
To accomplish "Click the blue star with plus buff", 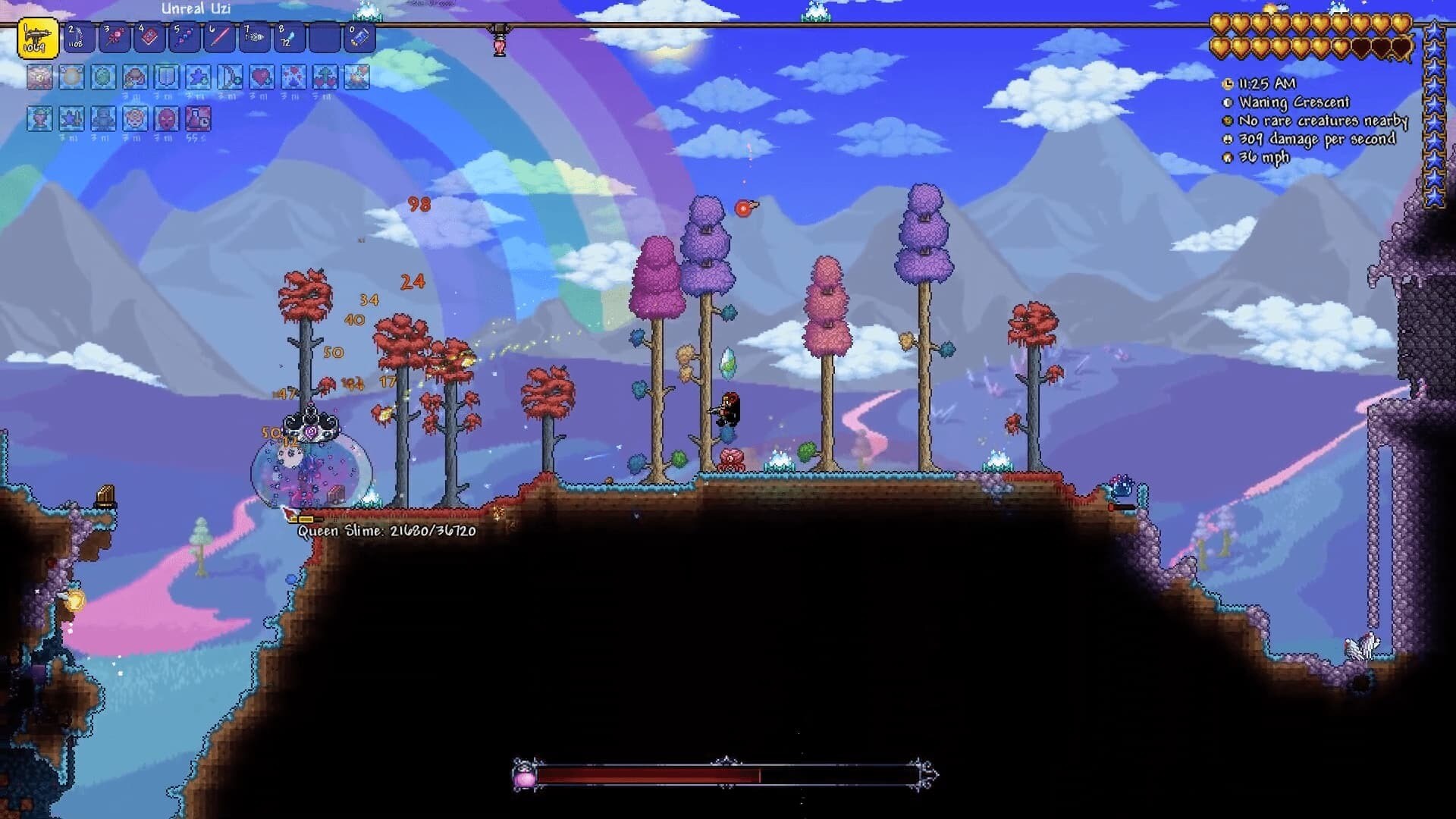I will pos(198,77).
